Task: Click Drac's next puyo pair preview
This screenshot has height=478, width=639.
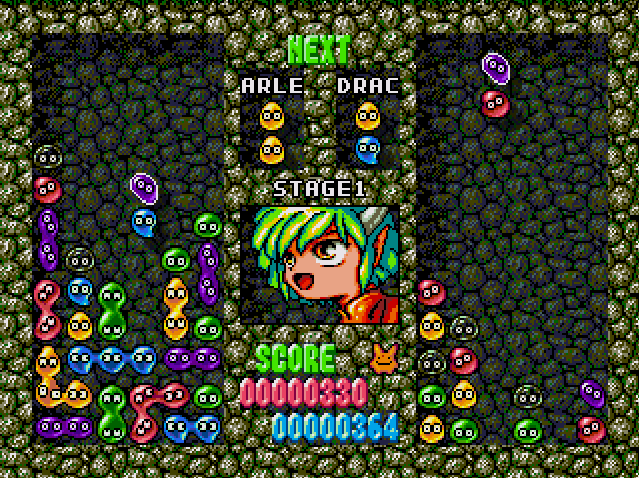Action: point(368,133)
